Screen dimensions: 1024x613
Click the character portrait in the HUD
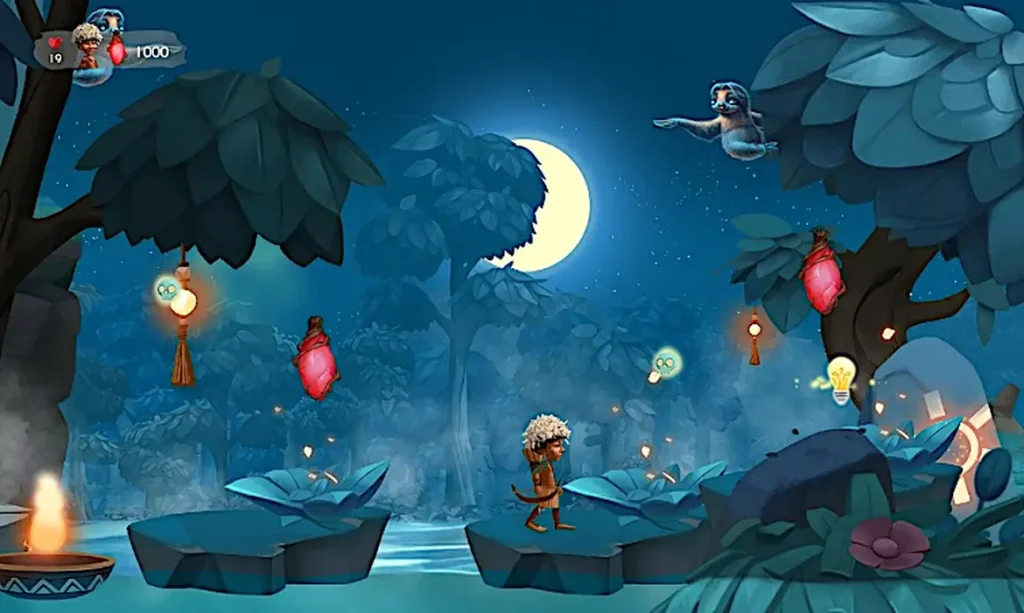pyautogui.click(x=88, y=46)
